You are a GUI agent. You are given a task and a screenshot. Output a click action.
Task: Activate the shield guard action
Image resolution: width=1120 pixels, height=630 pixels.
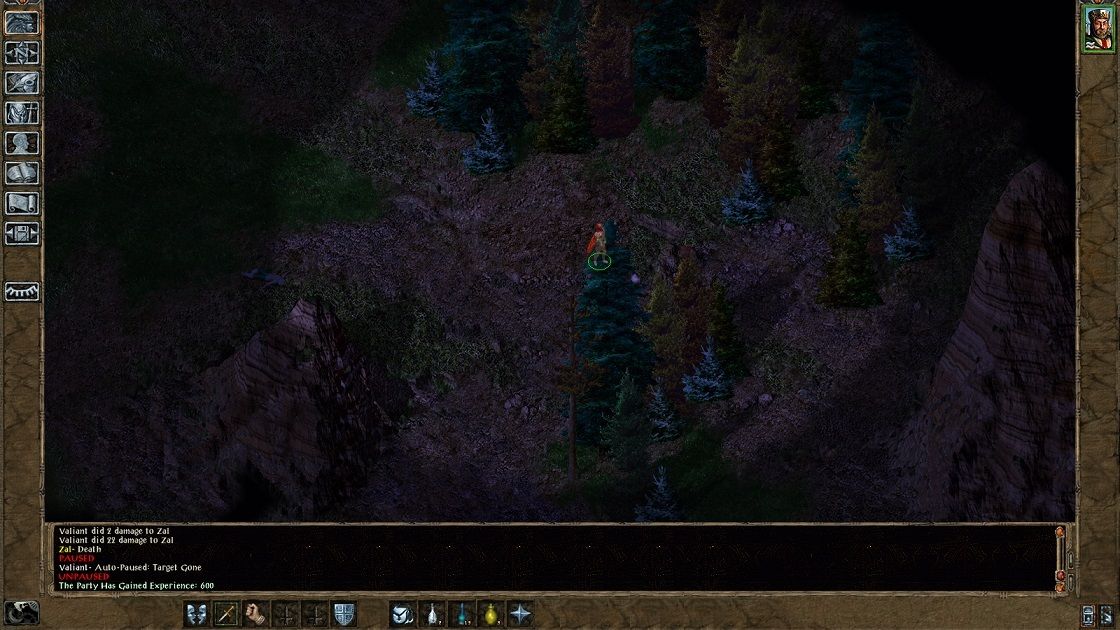(x=345, y=613)
